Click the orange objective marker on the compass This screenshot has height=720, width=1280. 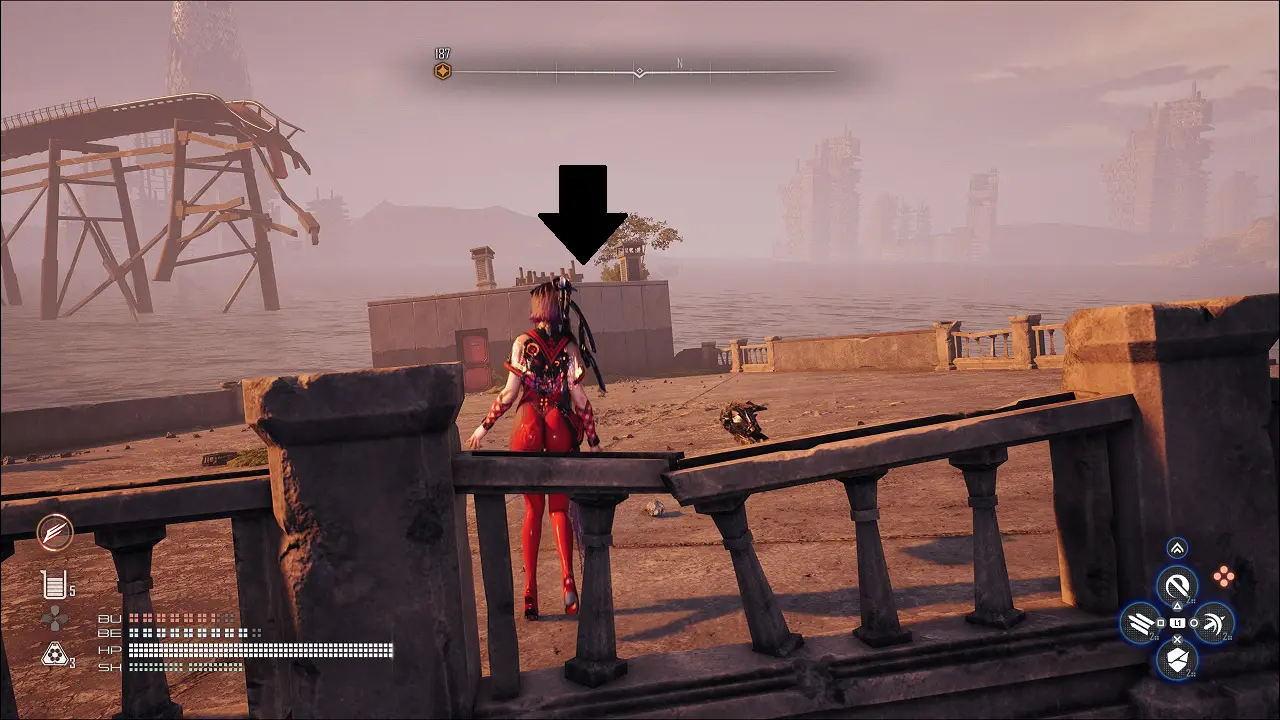pyautogui.click(x=442, y=71)
